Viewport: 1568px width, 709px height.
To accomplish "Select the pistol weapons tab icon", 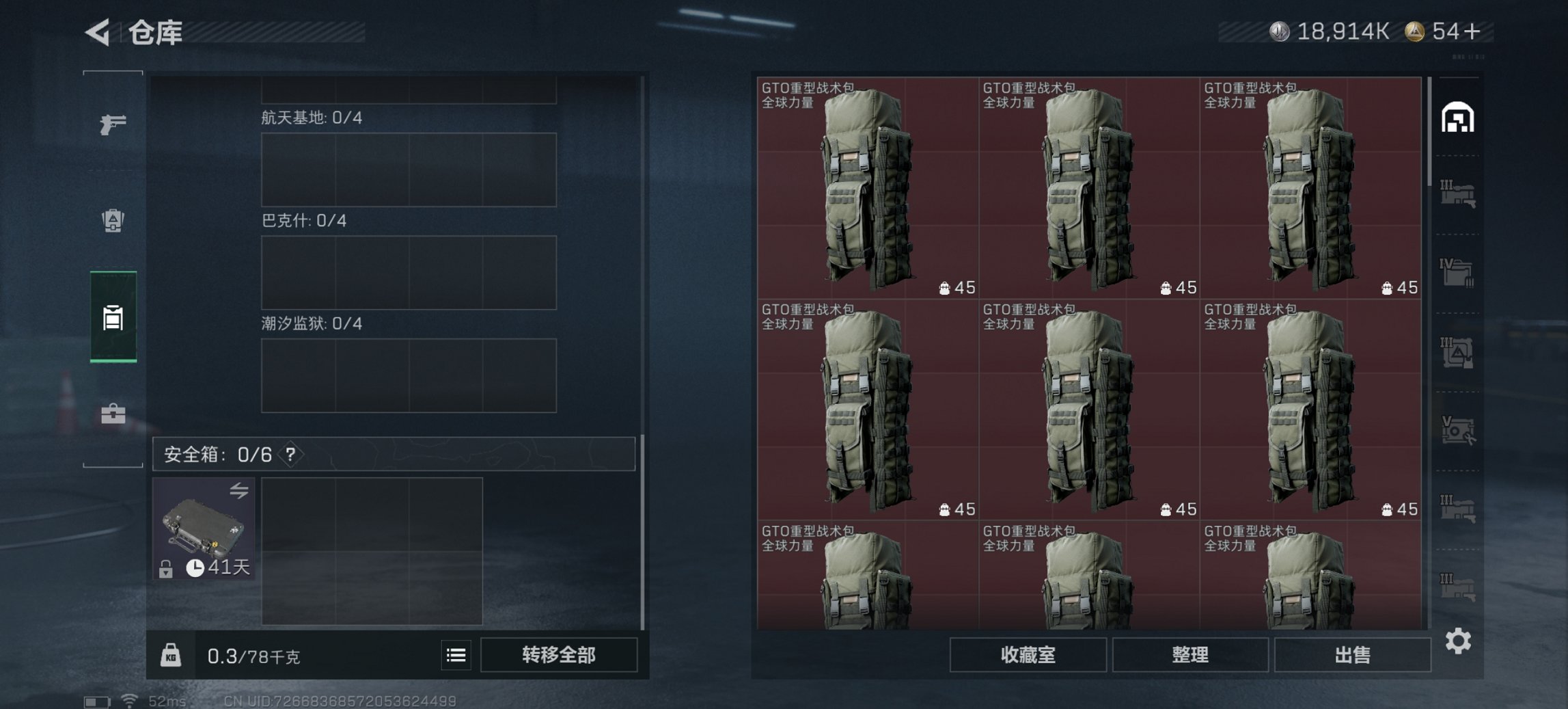I will point(114,123).
